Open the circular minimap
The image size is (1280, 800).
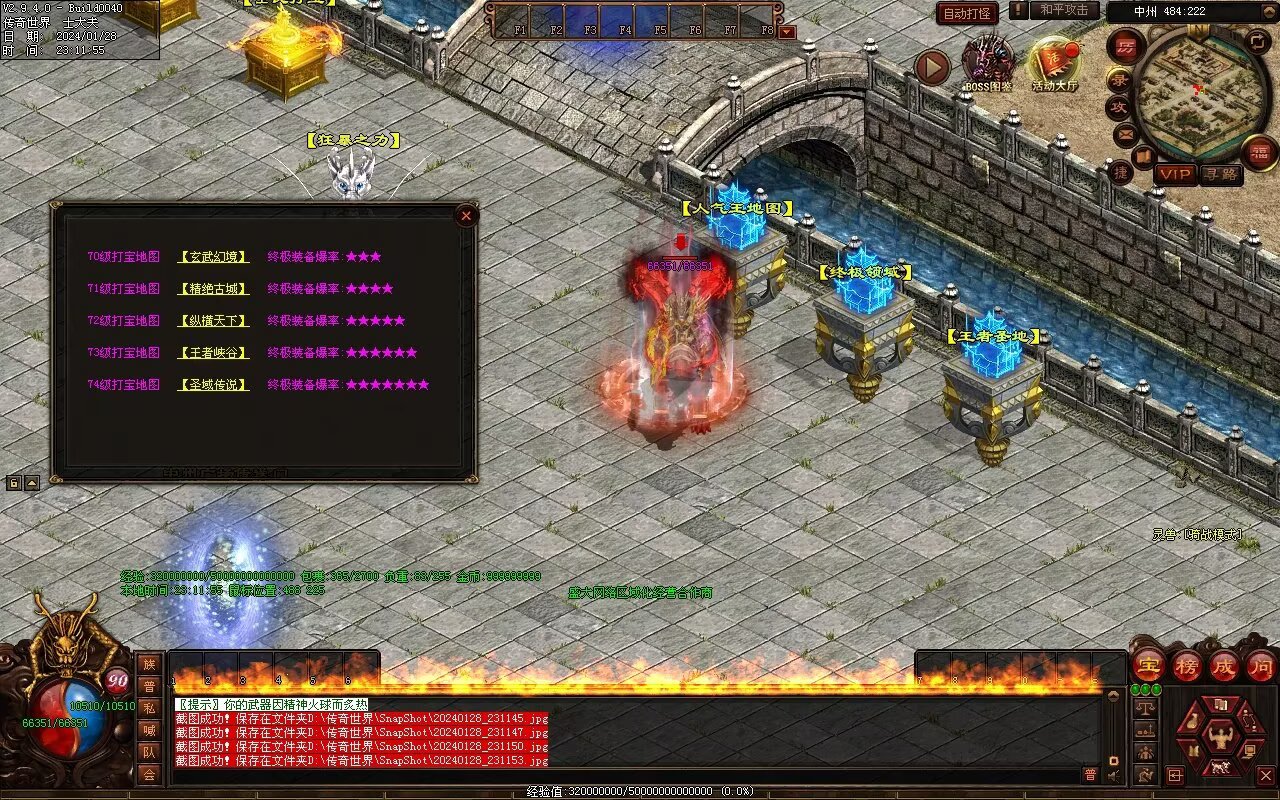[x=1199, y=93]
